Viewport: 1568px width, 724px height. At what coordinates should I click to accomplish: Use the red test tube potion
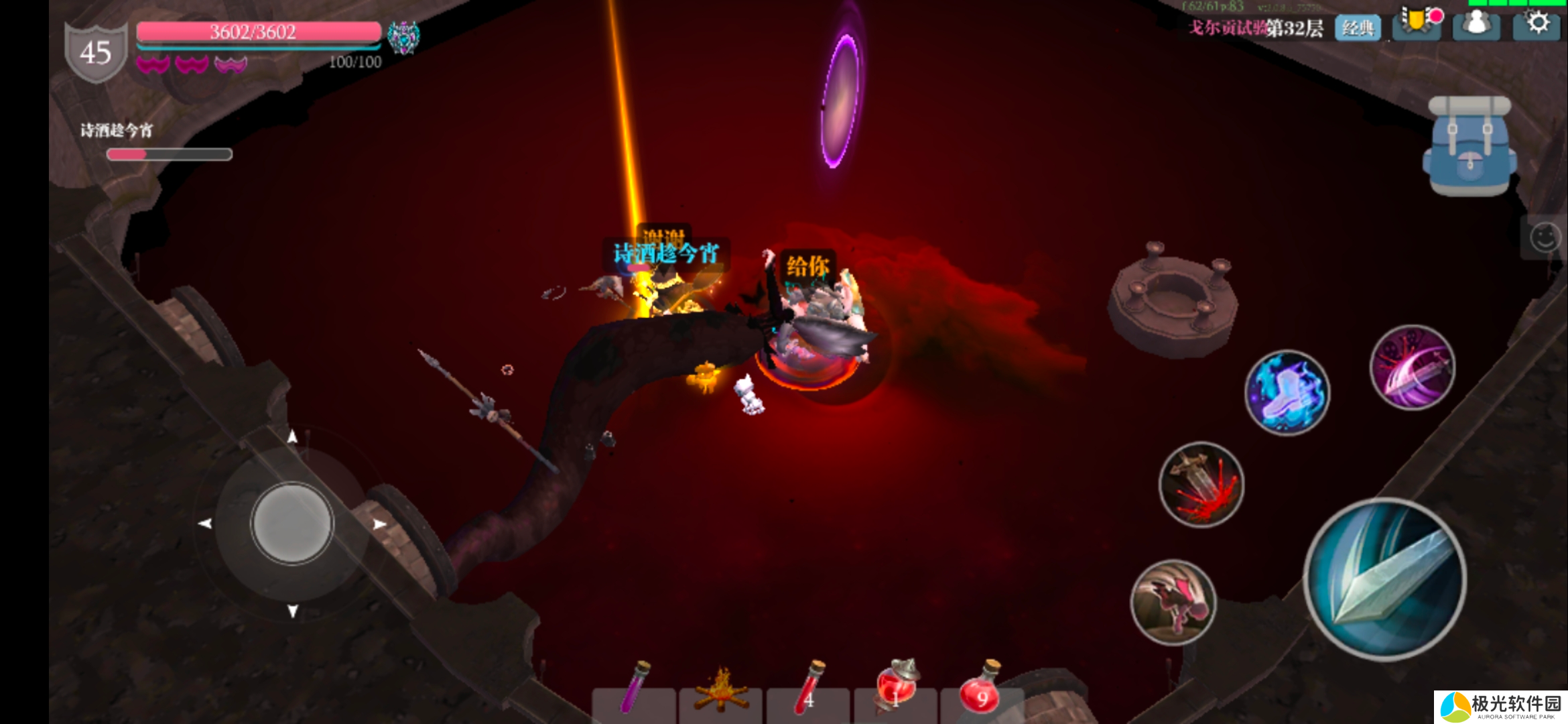click(x=808, y=690)
